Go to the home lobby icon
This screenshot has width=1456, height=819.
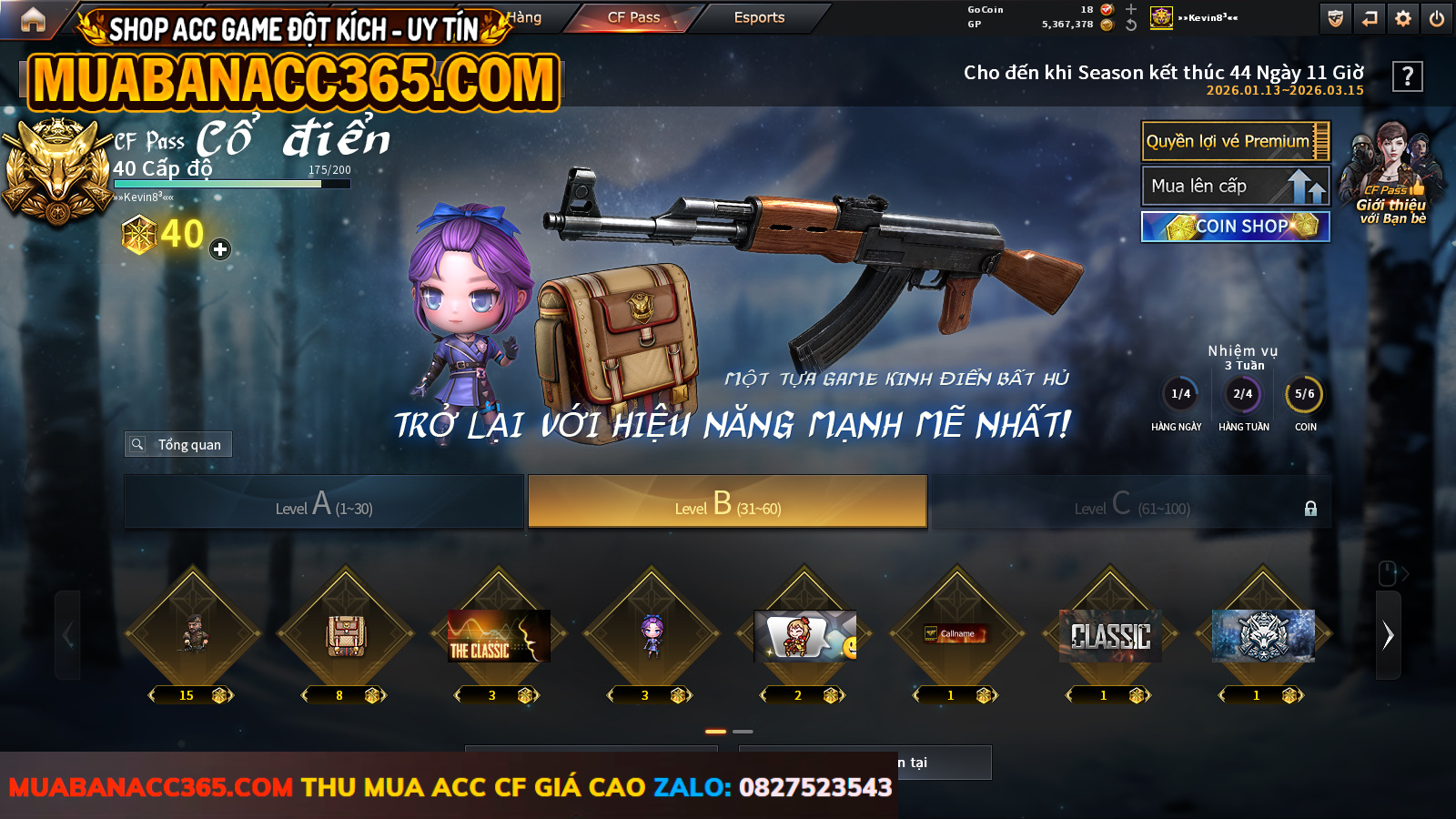(33, 19)
